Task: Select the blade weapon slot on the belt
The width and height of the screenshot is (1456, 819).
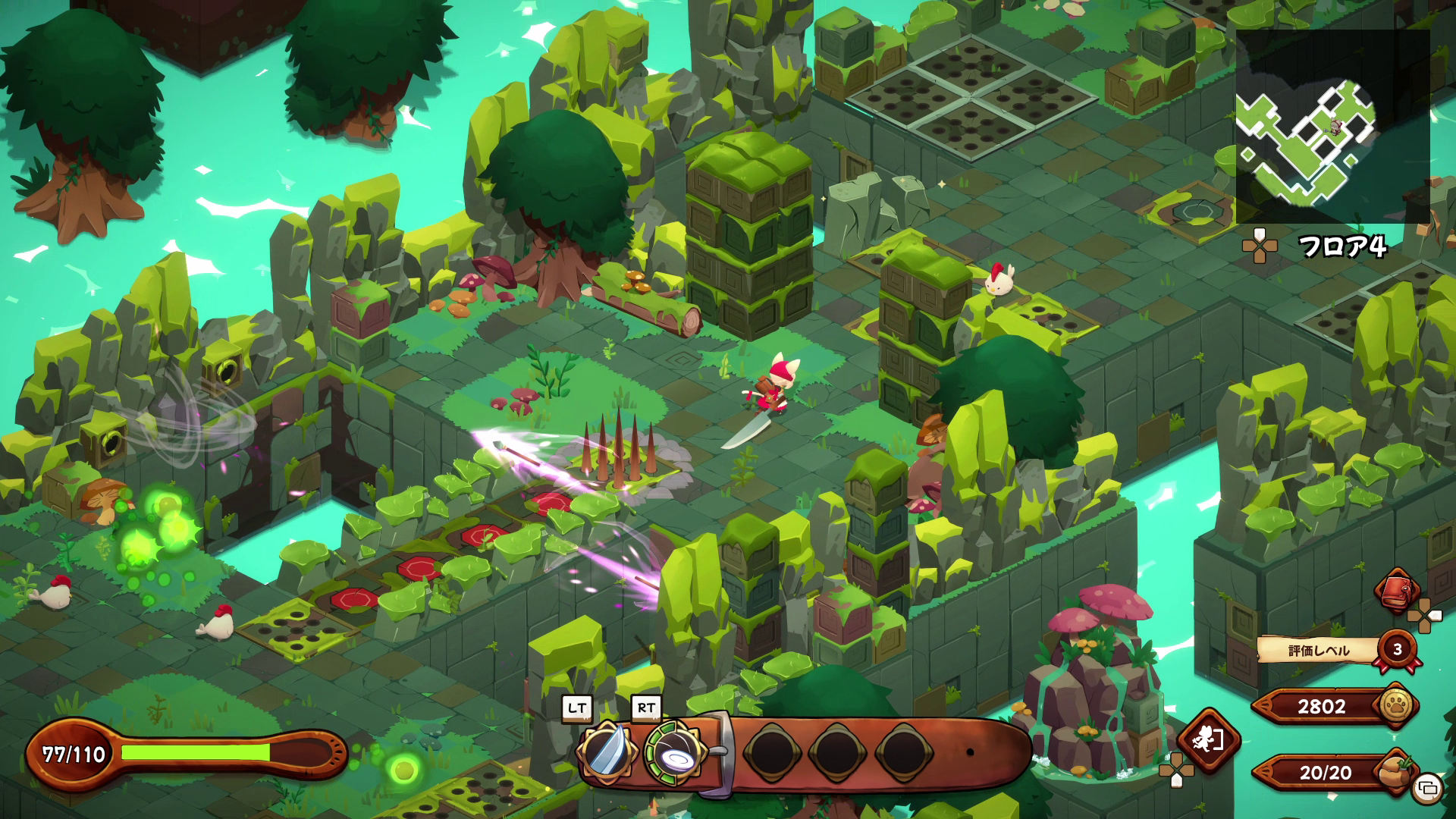Action: pos(607,751)
